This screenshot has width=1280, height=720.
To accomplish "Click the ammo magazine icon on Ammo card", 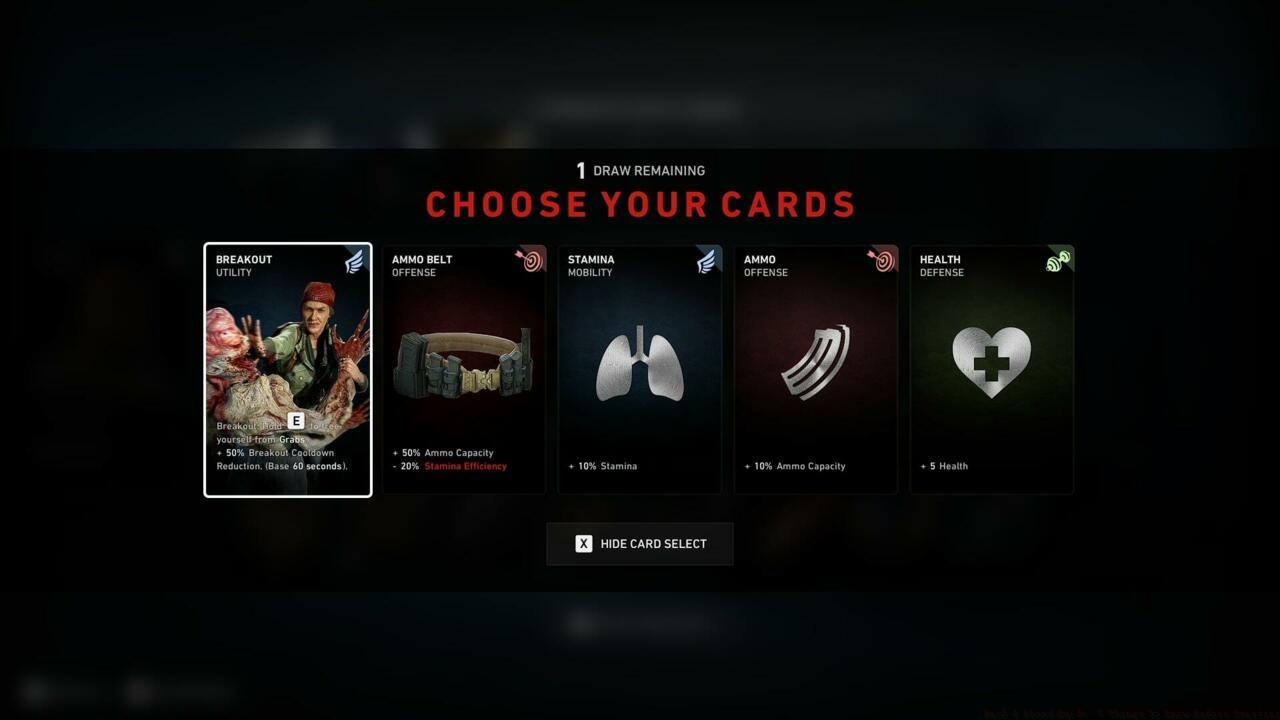I will point(815,362).
